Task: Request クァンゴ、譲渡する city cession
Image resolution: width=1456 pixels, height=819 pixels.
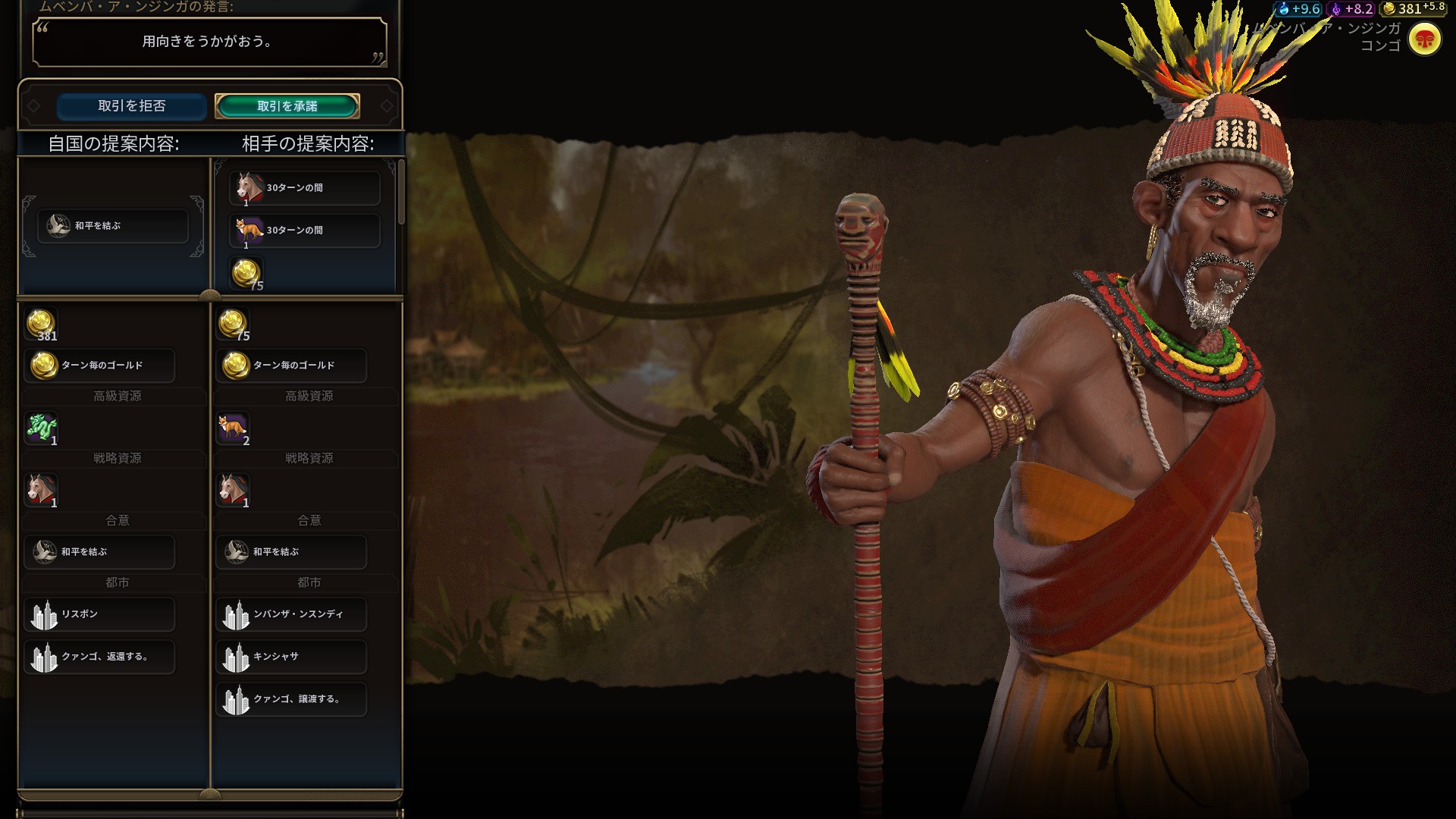Action: [291, 699]
